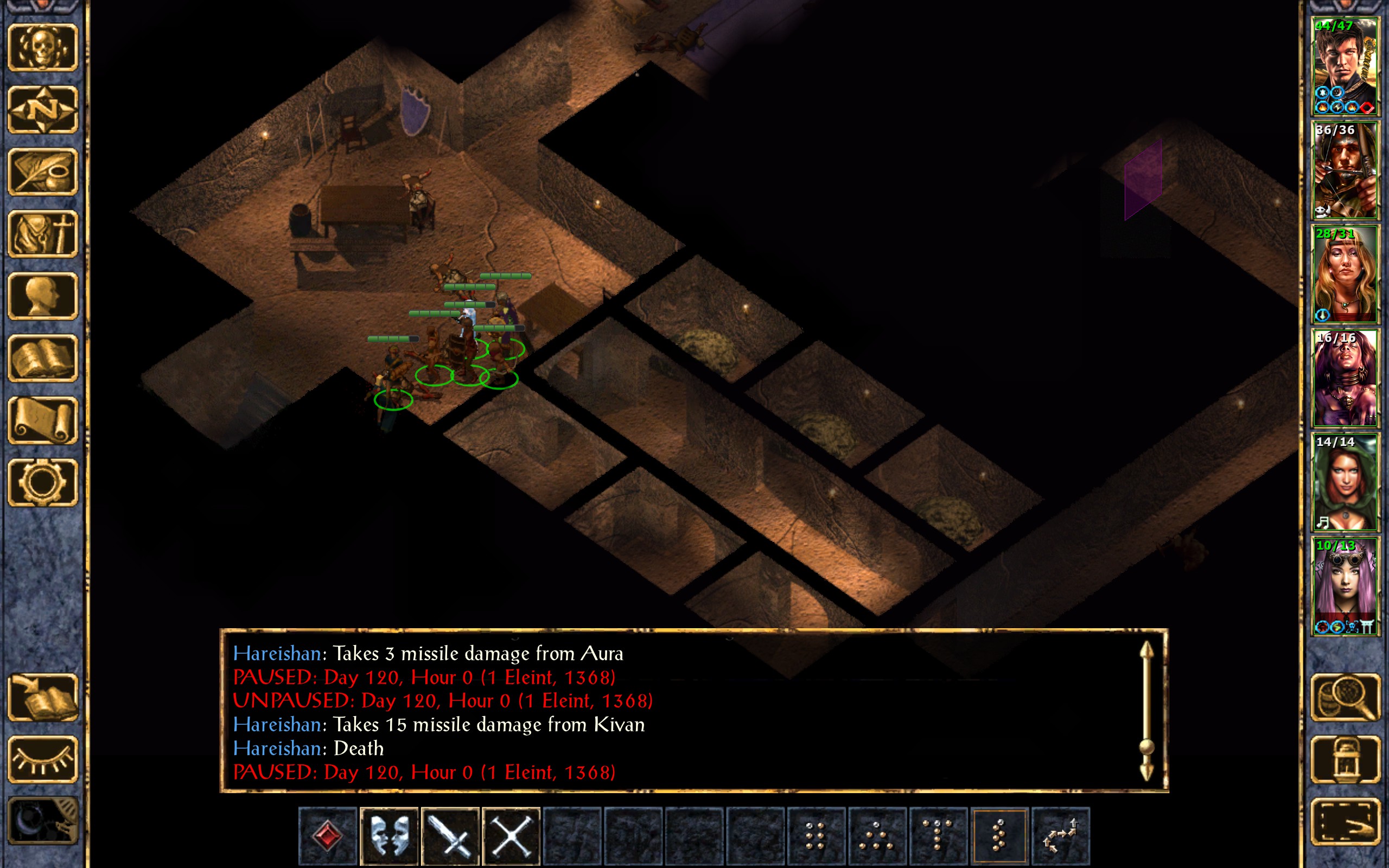This screenshot has width=1389, height=868.
Task: Click the magnifying glass button
Action: tap(1345, 698)
